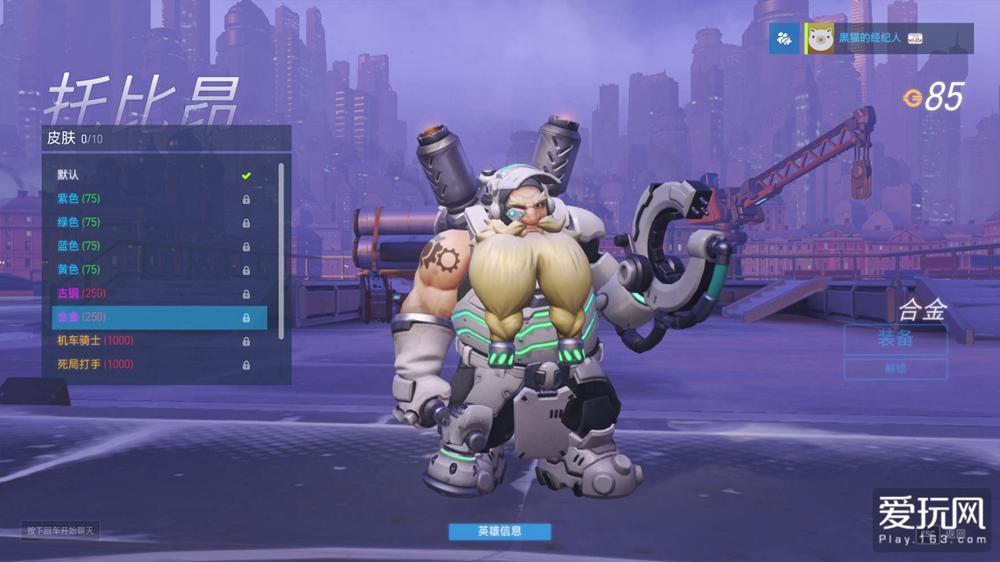Choose the 黄色 (75) skin
The image size is (1000, 562).
point(150,269)
